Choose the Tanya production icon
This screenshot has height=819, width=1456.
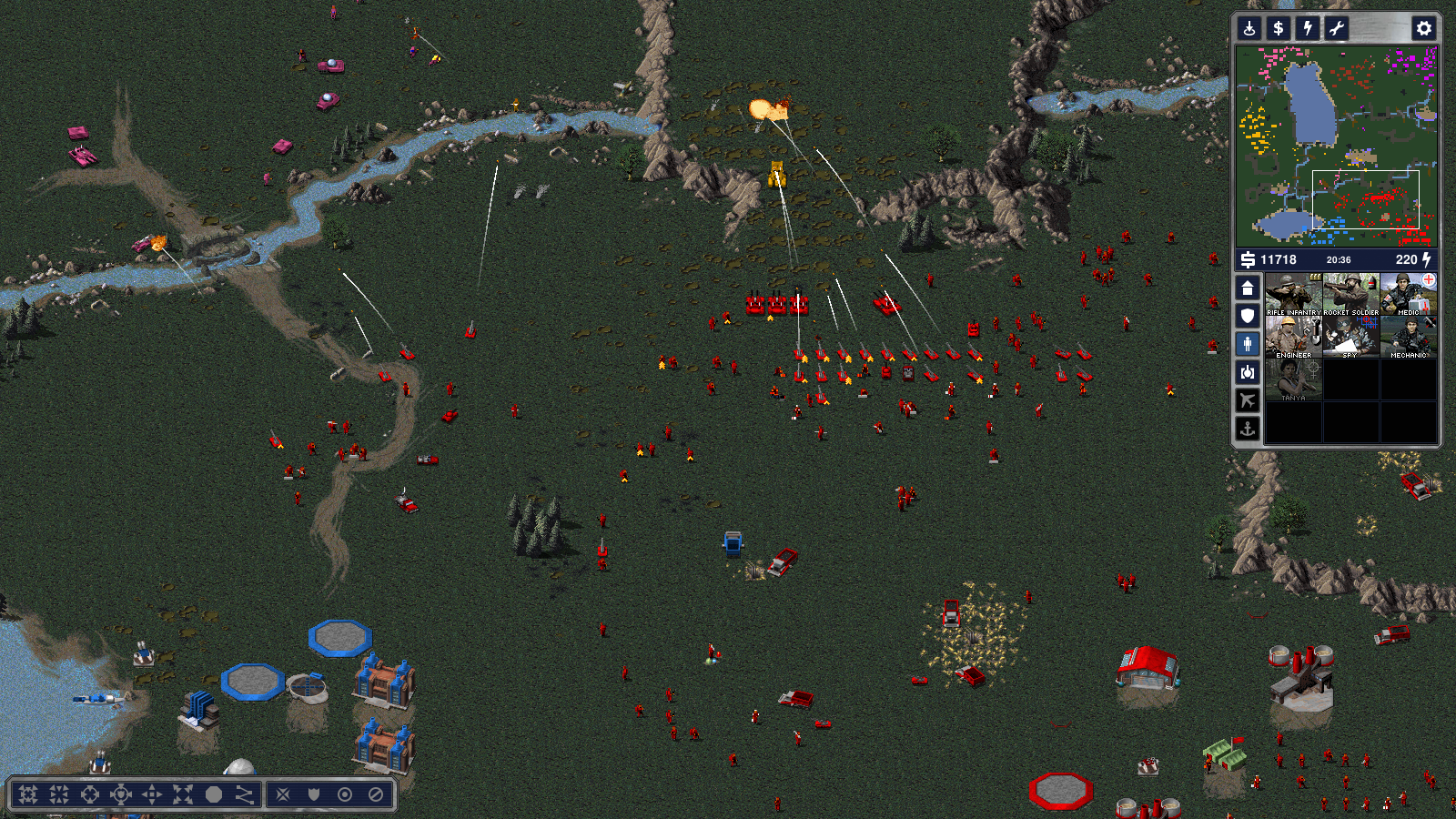point(1293,379)
